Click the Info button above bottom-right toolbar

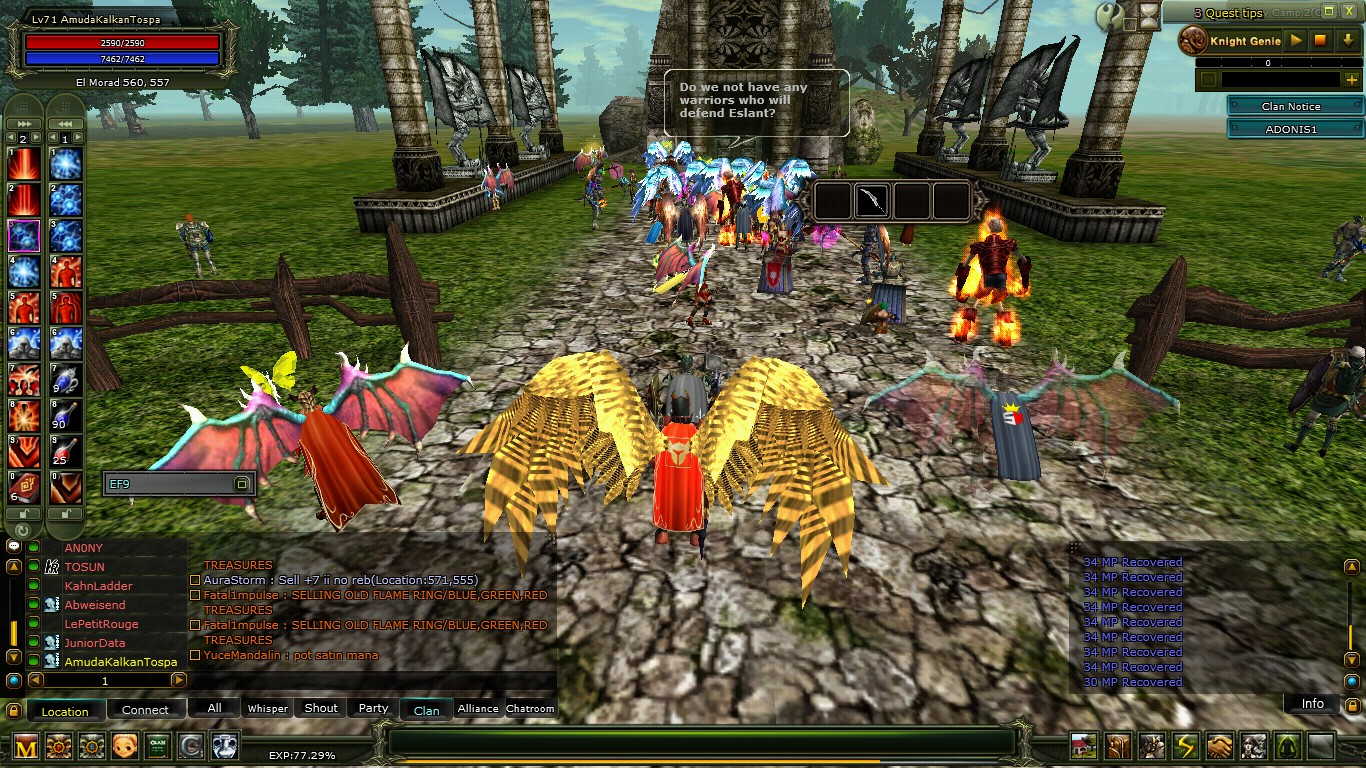point(1311,703)
